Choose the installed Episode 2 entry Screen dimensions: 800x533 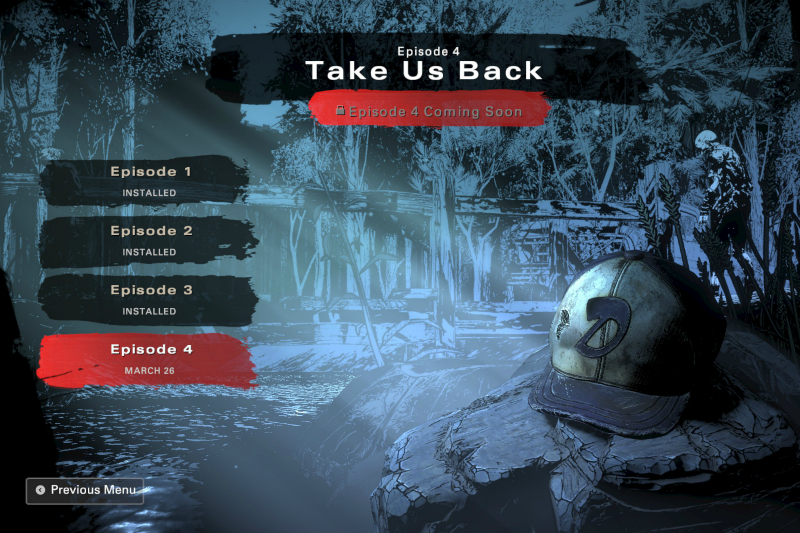tap(149, 240)
